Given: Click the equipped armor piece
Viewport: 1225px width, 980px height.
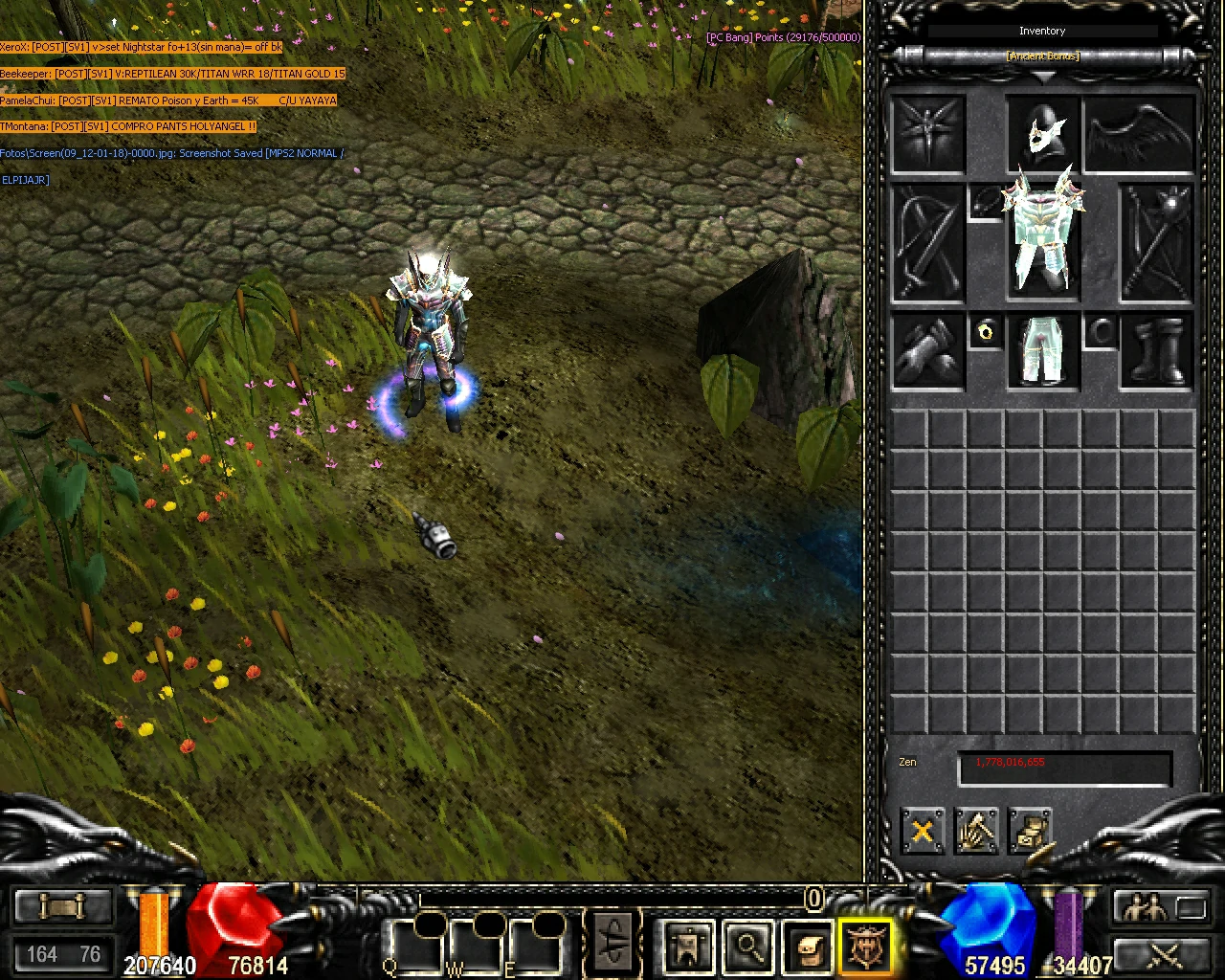Looking at the screenshot, I should [1043, 234].
